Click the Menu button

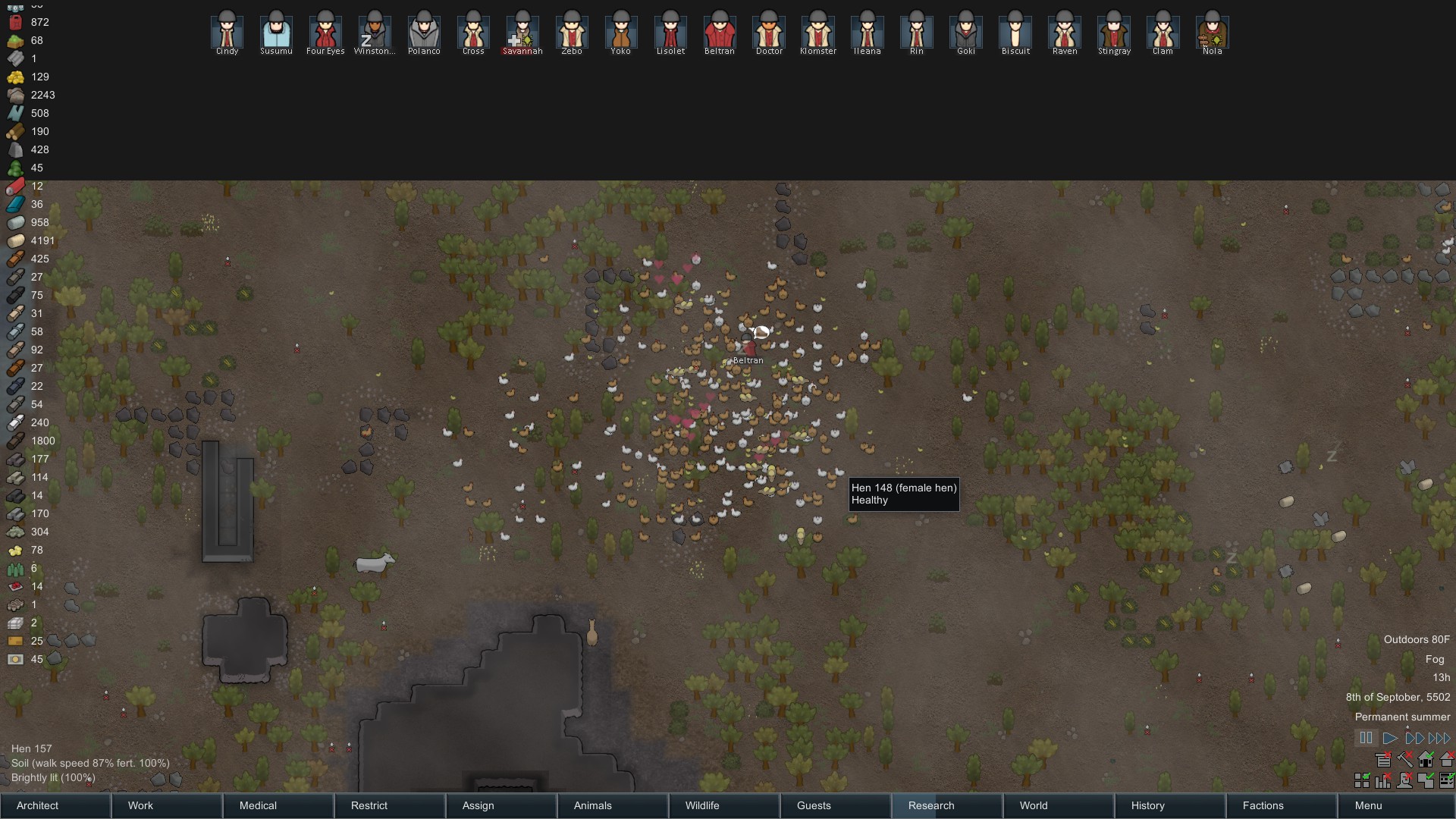coord(1369,806)
